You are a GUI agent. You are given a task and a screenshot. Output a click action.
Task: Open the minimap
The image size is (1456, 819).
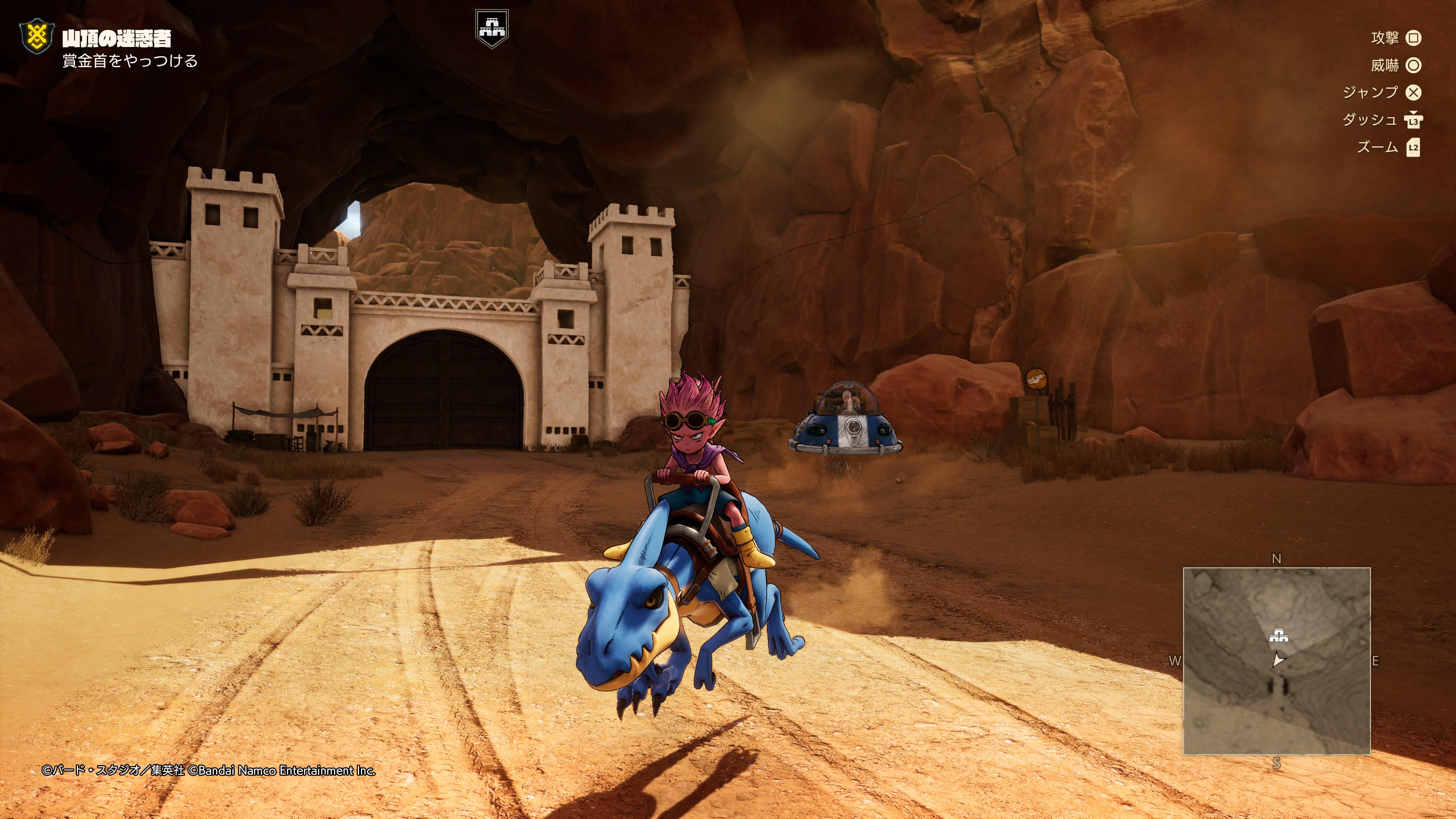pyautogui.click(x=1276, y=661)
